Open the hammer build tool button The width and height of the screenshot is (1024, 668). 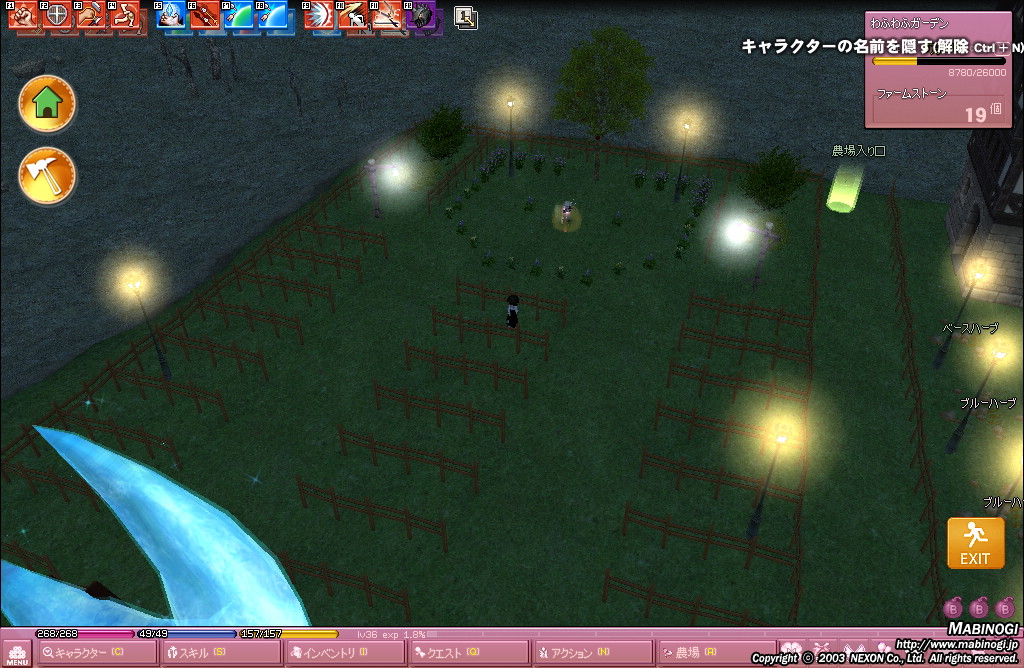(47, 175)
